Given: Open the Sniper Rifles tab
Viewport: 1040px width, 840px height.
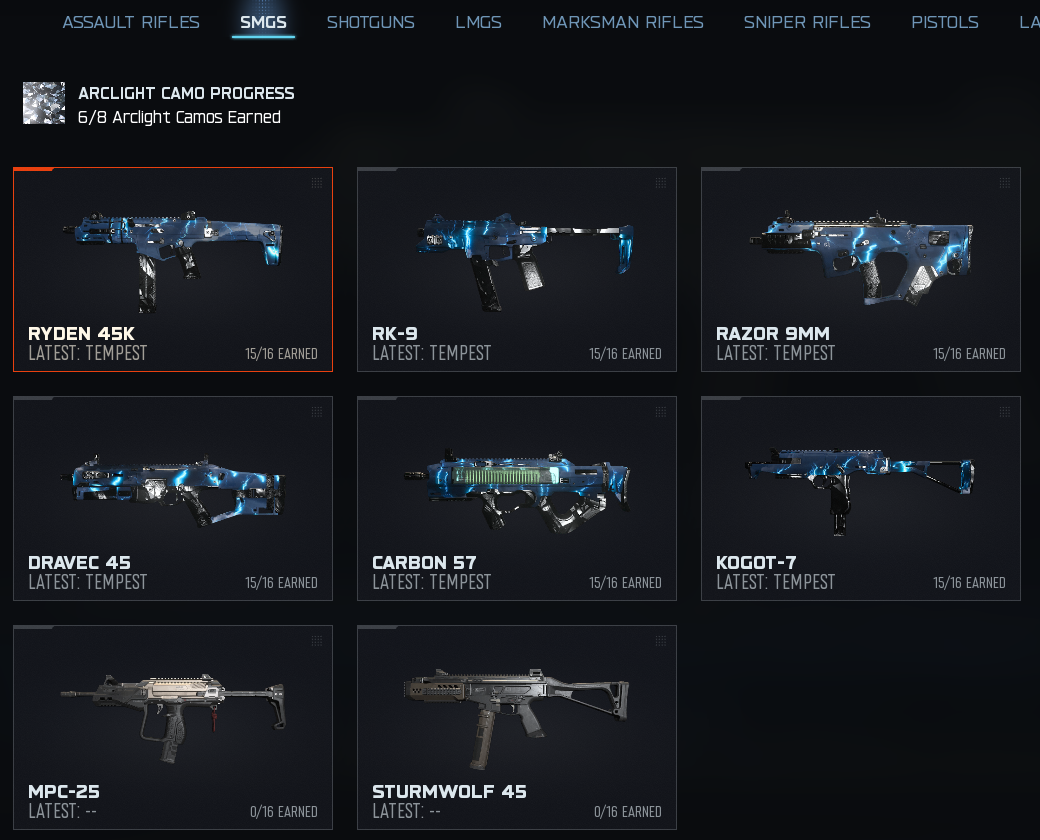Looking at the screenshot, I should click(806, 22).
